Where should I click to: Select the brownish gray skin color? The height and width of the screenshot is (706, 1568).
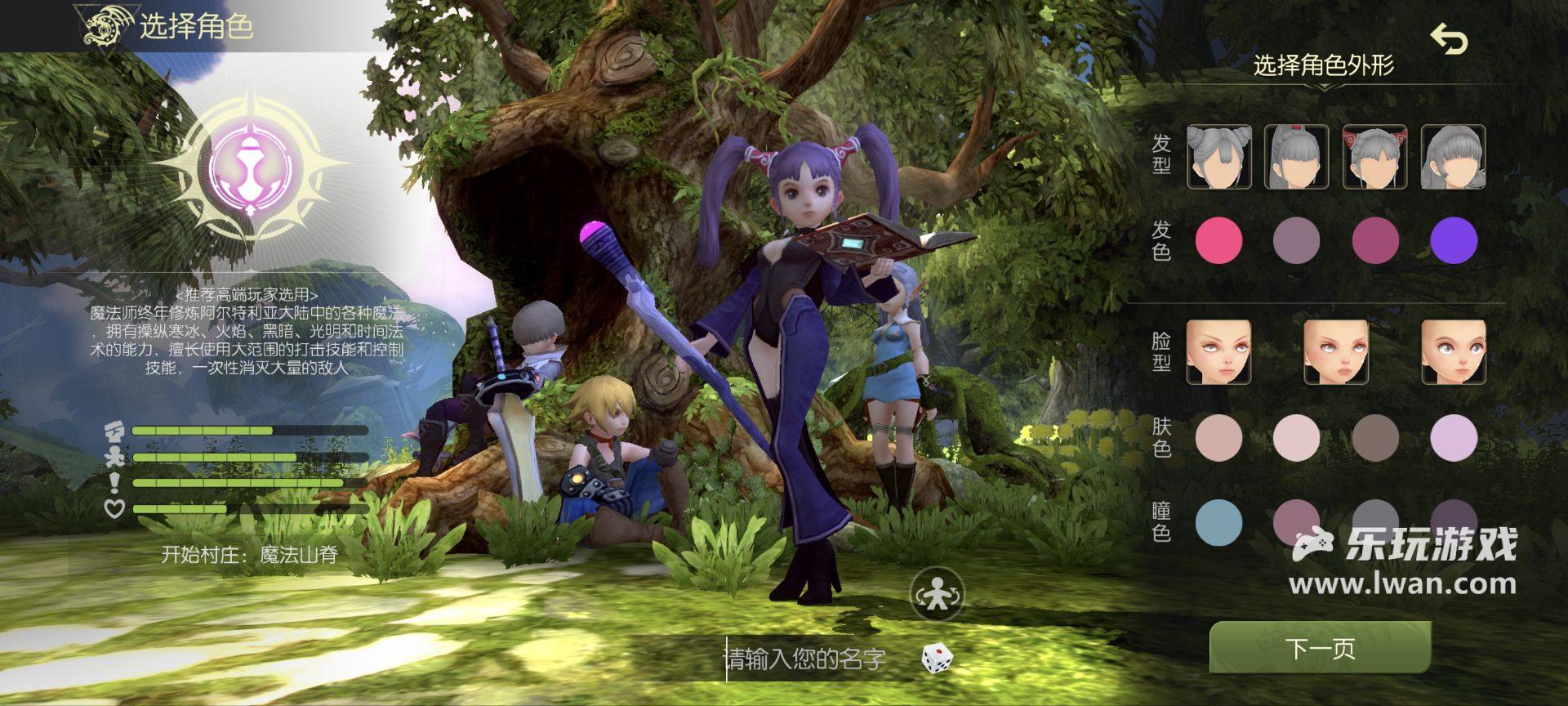(x=1375, y=437)
